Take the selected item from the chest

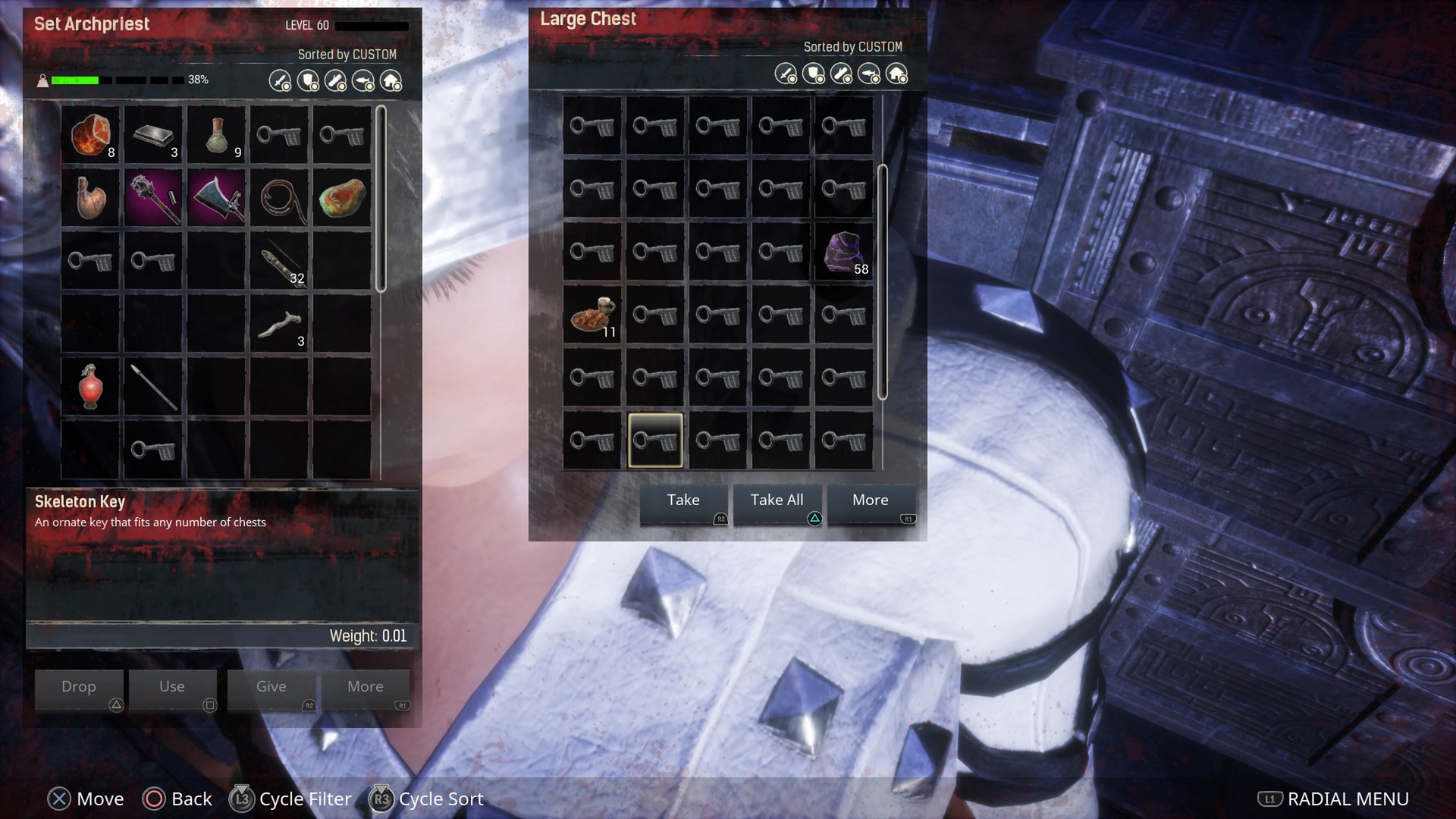point(683,502)
